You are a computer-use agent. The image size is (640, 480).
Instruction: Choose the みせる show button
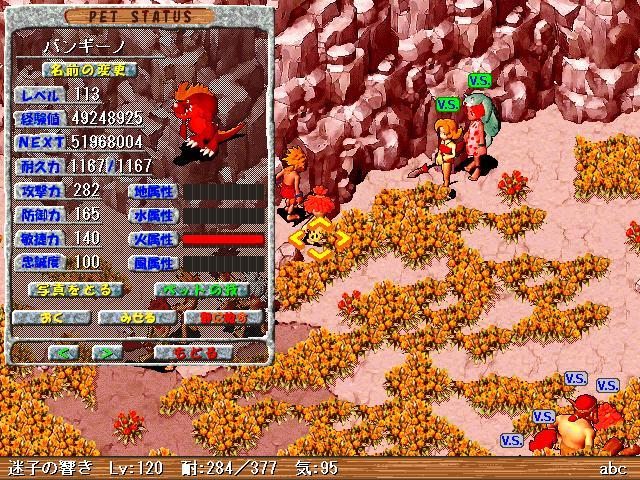pos(138,318)
